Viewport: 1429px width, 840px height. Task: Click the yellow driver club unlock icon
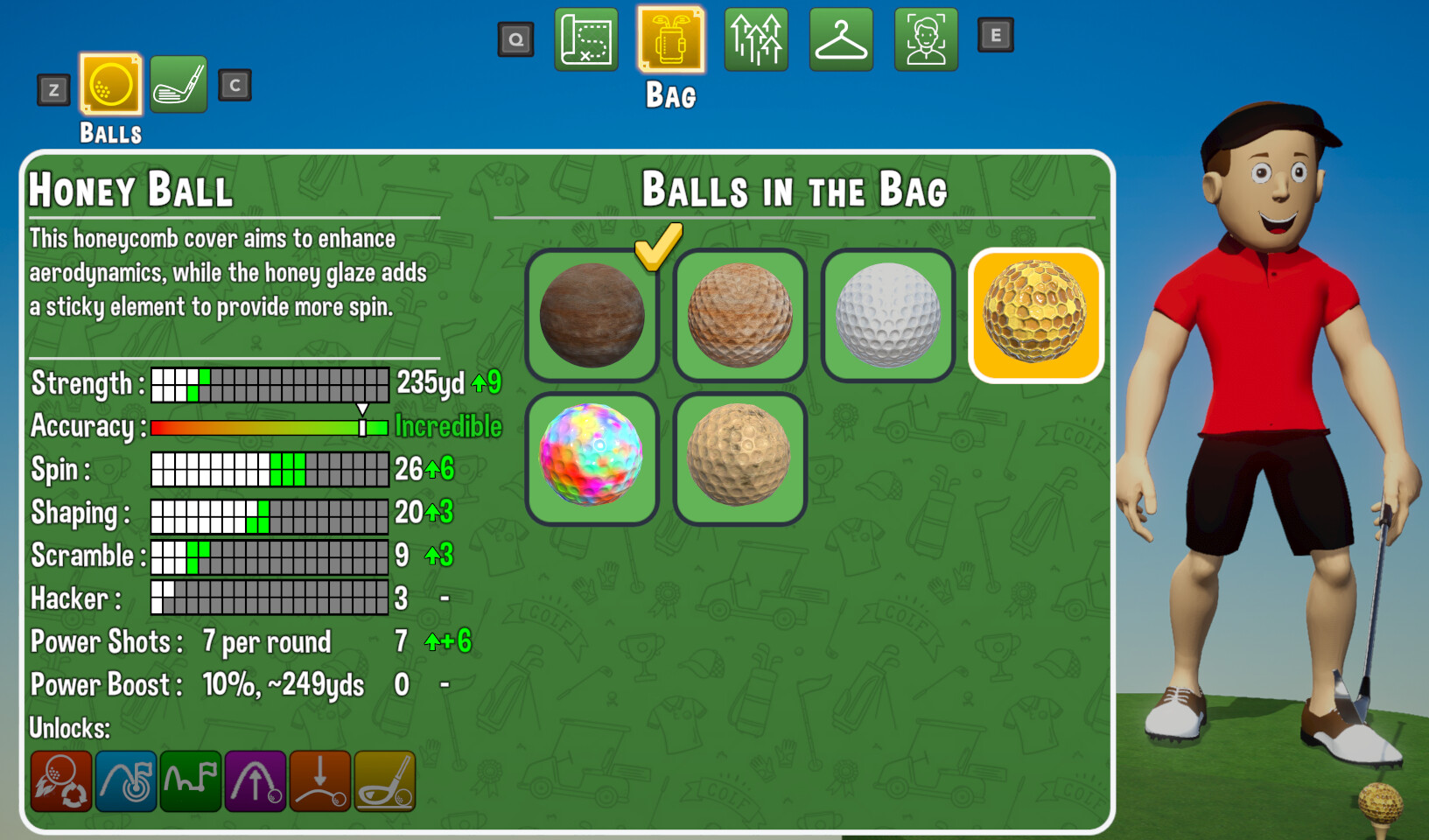point(385,781)
